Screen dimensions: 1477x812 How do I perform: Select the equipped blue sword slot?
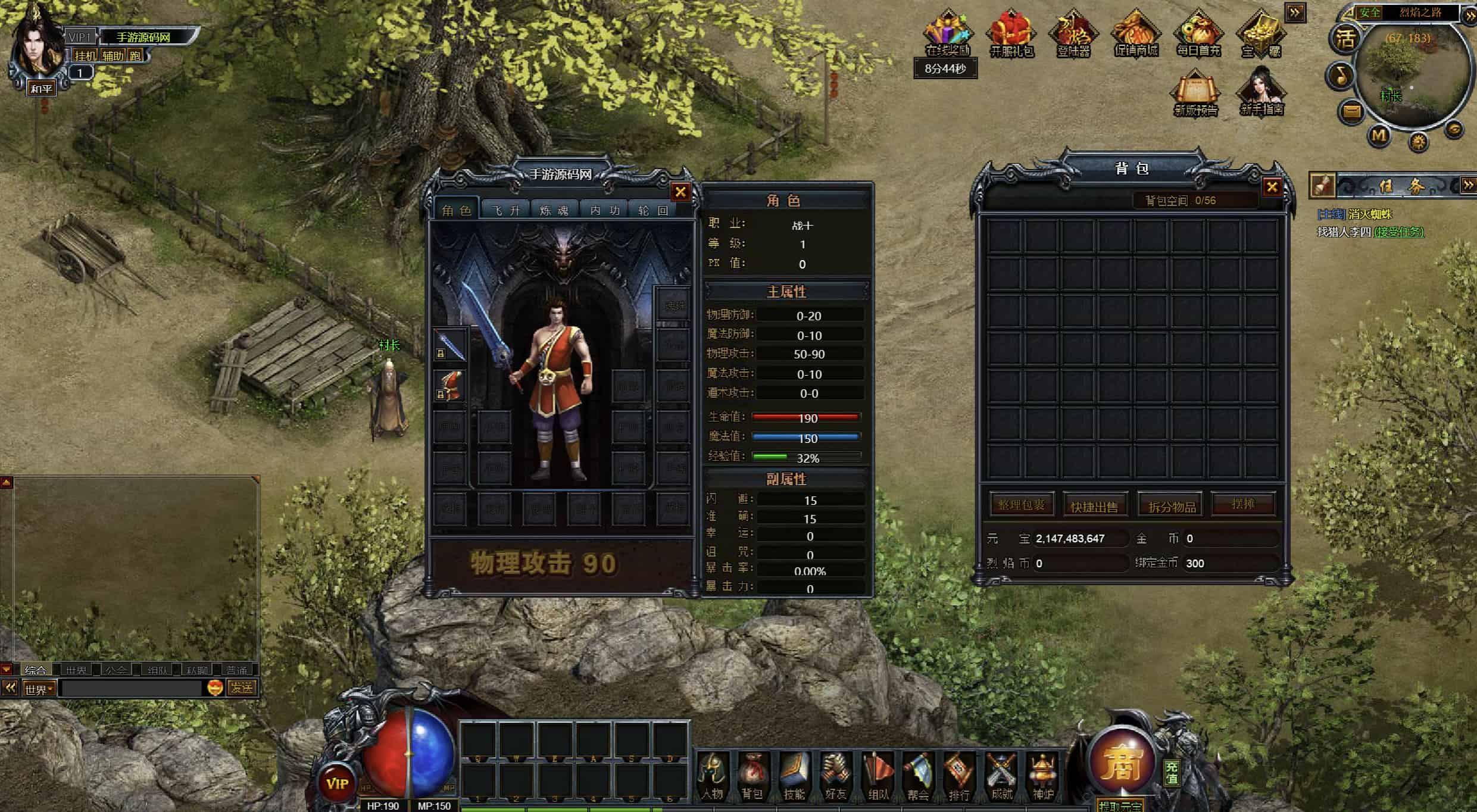[450, 345]
